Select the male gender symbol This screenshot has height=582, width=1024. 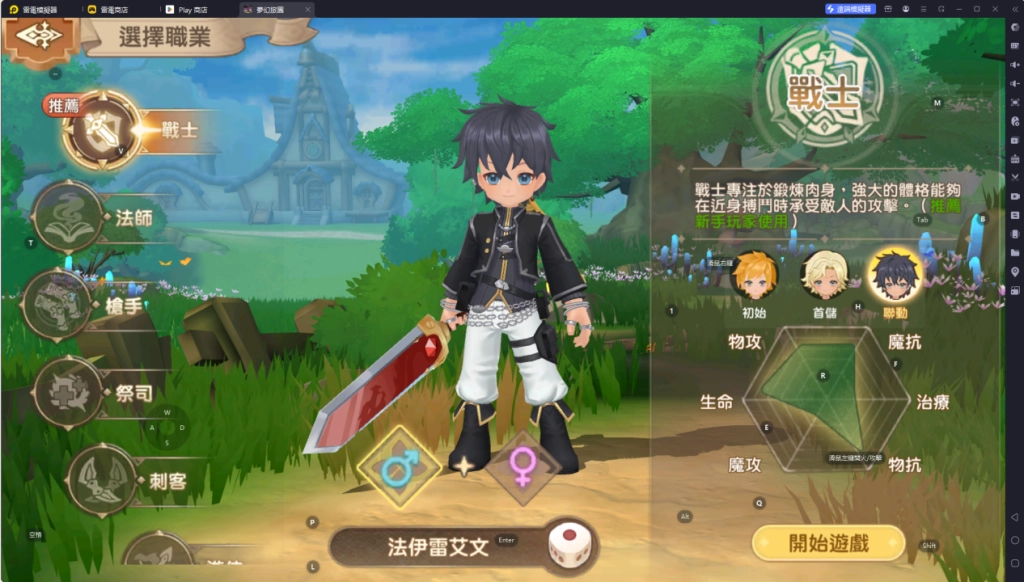[399, 467]
